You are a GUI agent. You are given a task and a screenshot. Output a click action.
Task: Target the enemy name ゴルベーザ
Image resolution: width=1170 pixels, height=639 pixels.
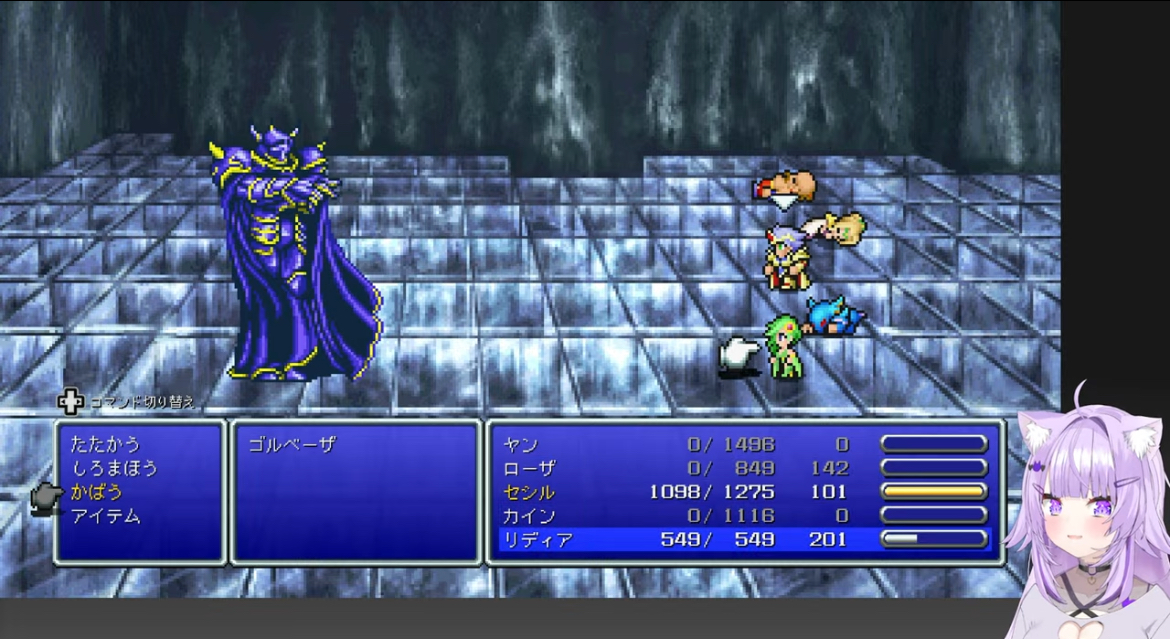point(292,445)
